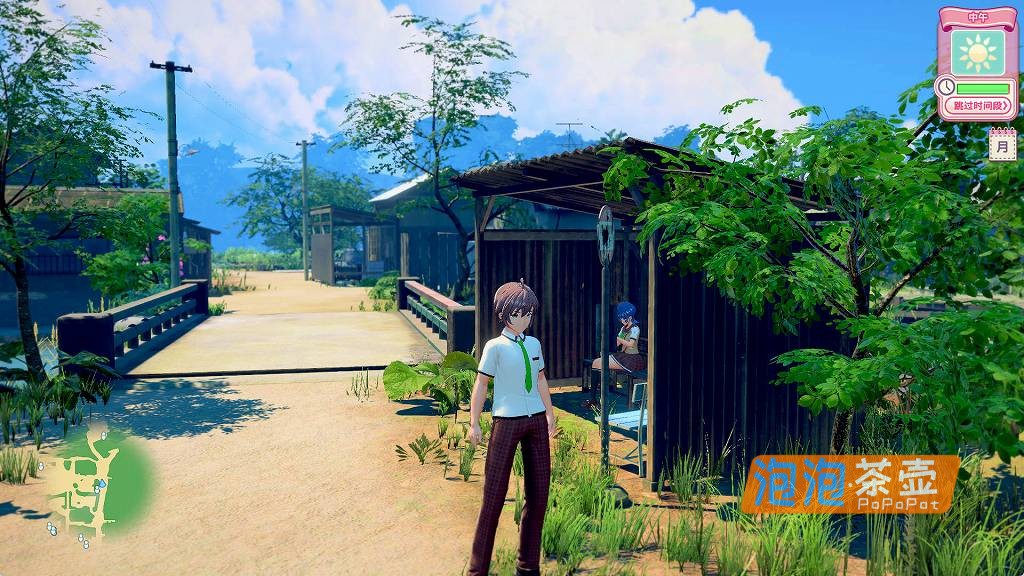The image size is (1024, 576).
Task: Select the sun weather icon
Action: (977, 52)
